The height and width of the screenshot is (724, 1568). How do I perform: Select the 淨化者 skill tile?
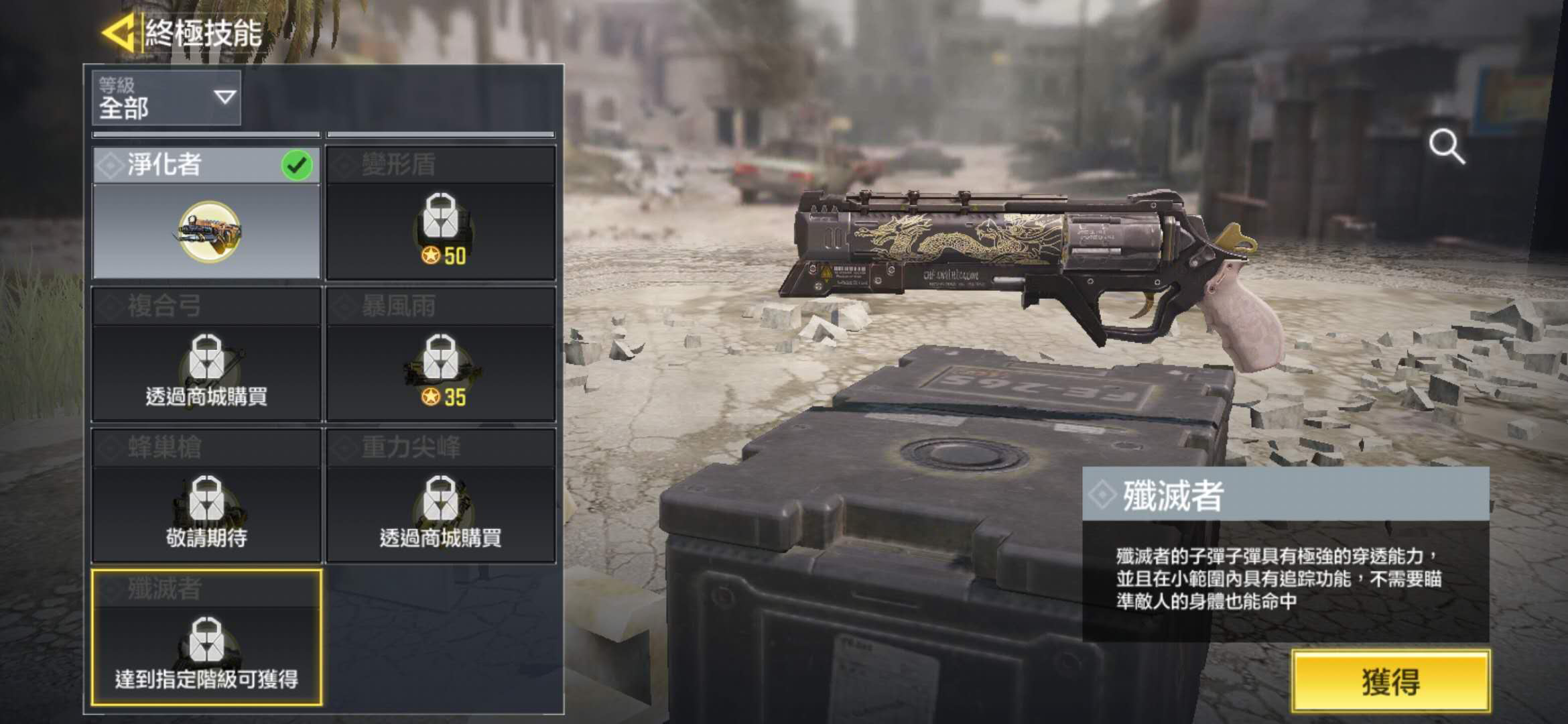[x=206, y=213]
